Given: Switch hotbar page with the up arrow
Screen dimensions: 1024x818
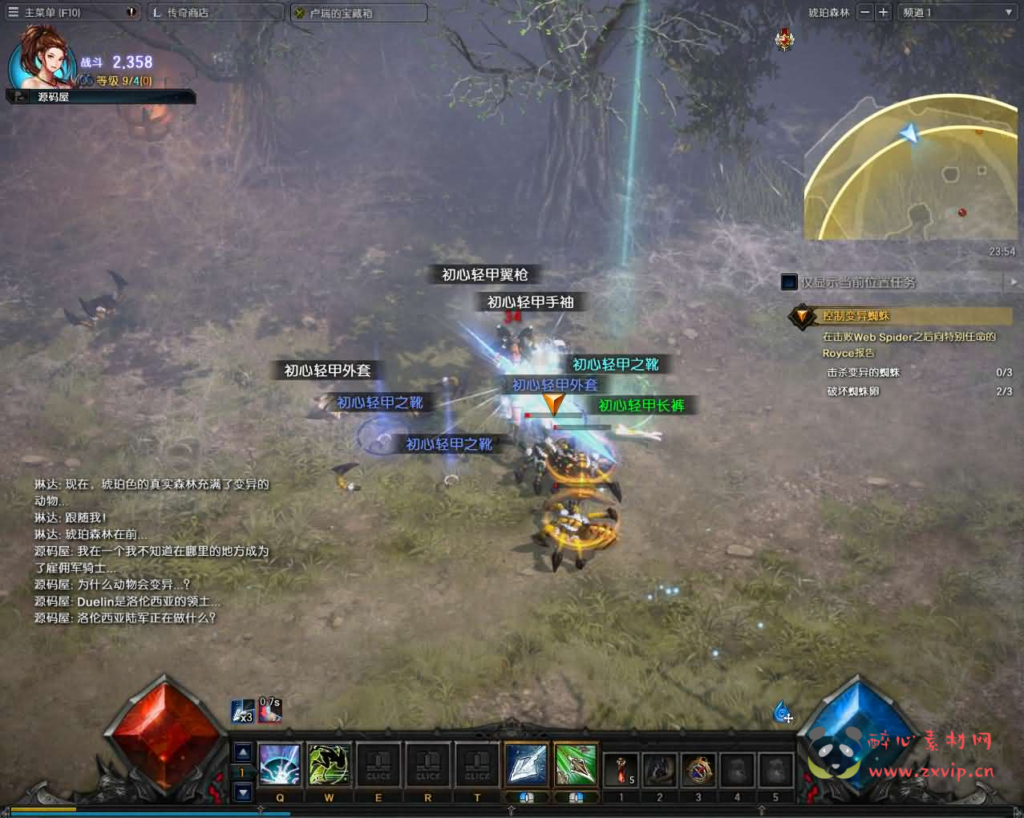Looking at the screenshot, I should (x=243, y=752).
